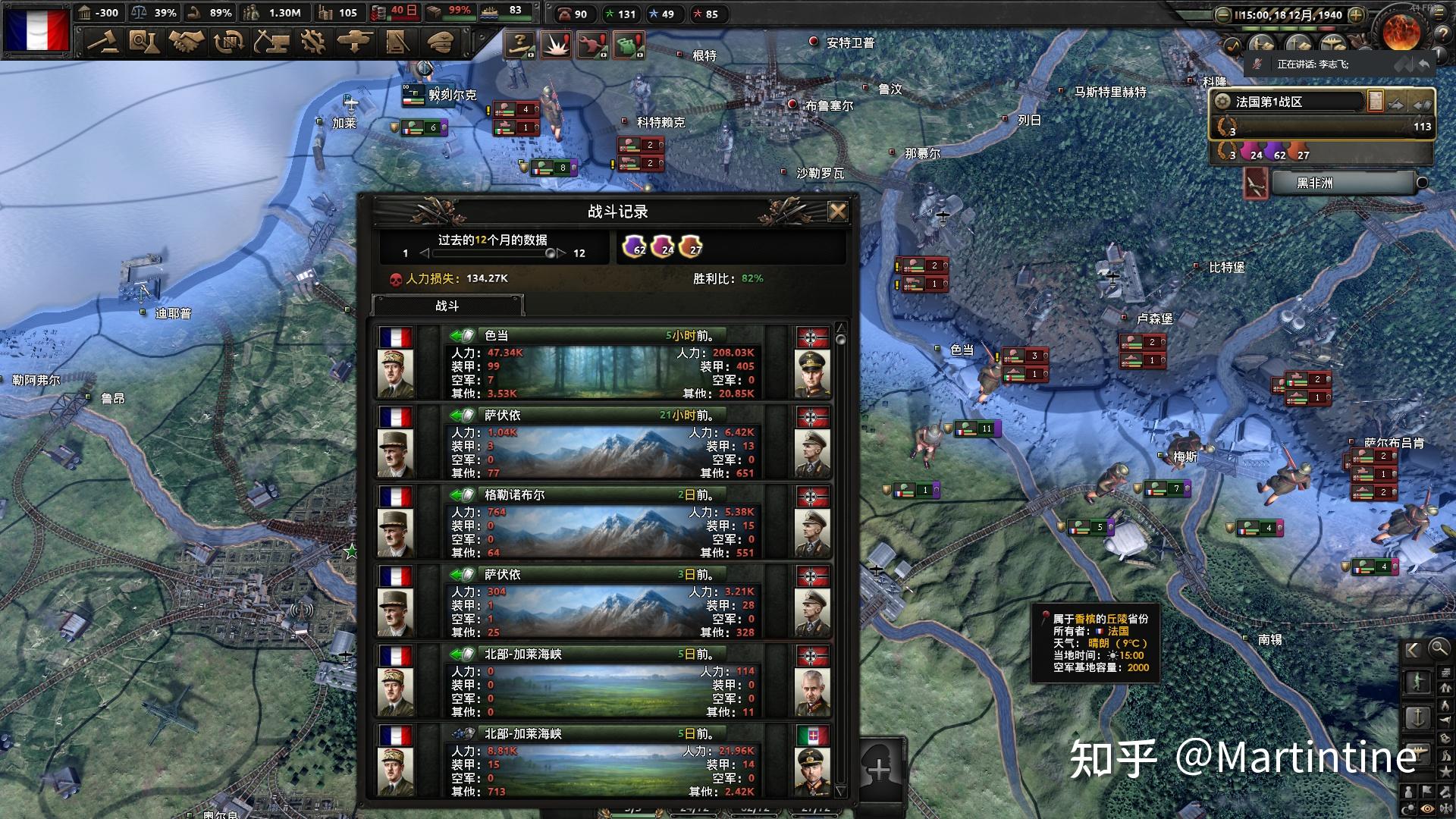Image resolution: width=1456 pixels, height=819 pixels.
Task: Open the recruit and deploy tank menu
Action: 354,42
